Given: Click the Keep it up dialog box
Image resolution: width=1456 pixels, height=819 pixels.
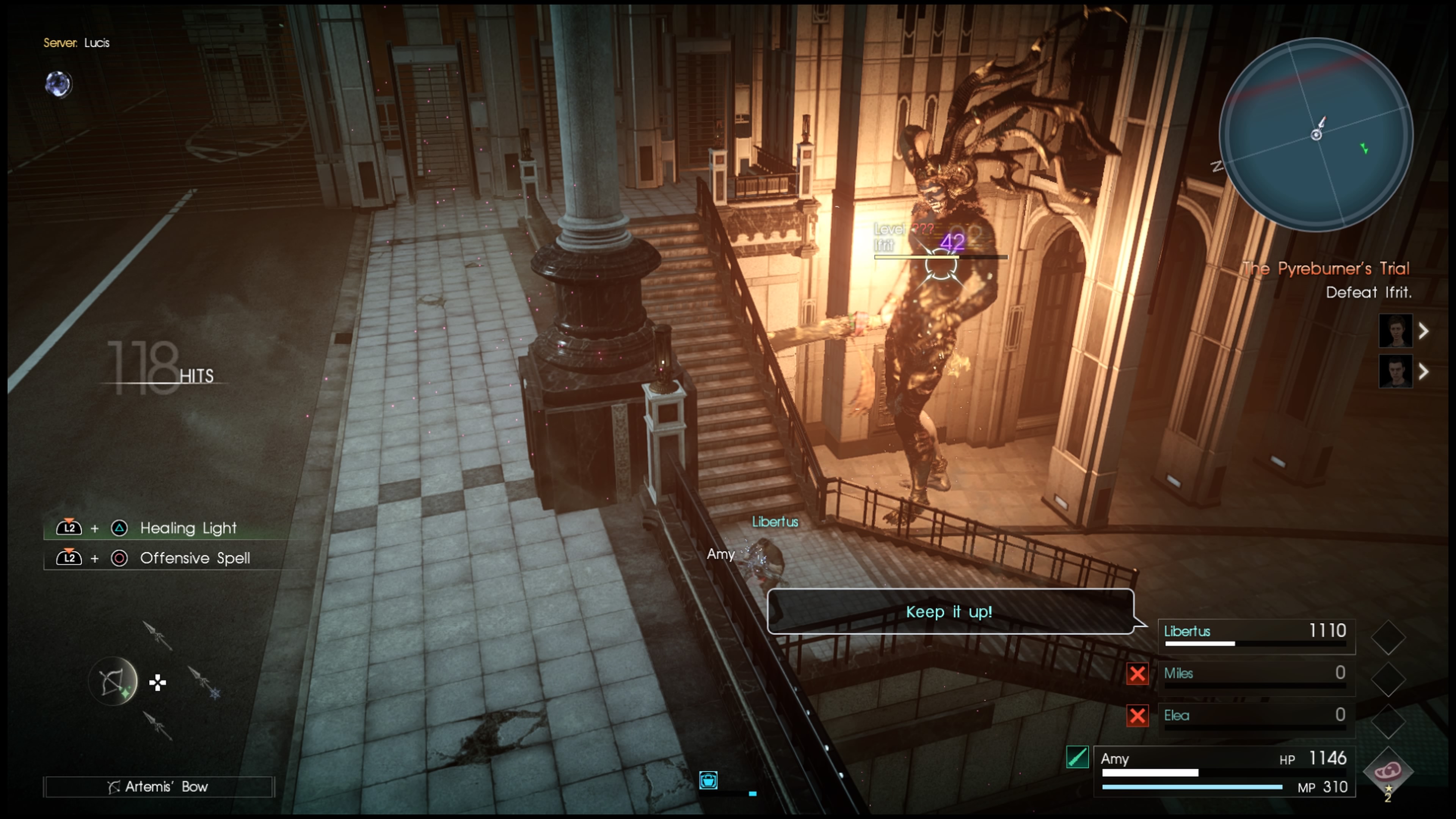Looking at the screenshot, I should coord(949,612).
